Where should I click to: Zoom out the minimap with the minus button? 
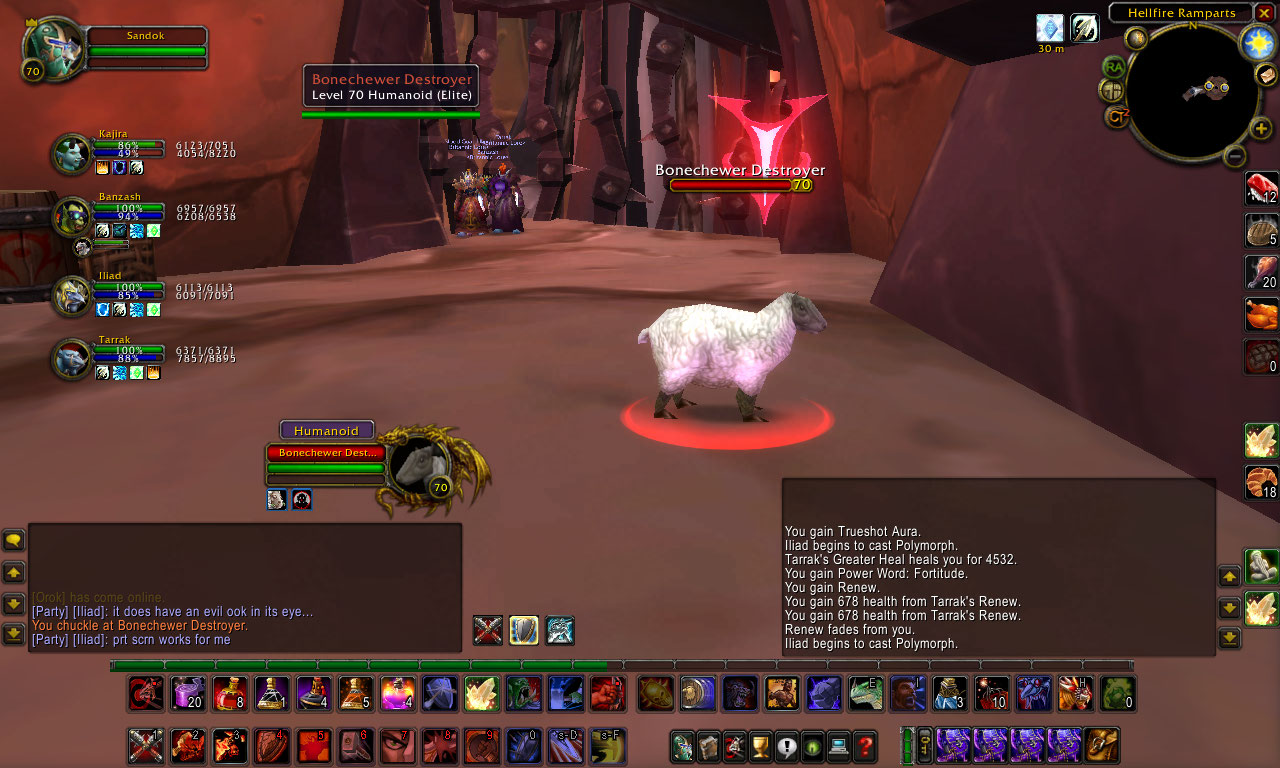click(x=1235, y=155)
